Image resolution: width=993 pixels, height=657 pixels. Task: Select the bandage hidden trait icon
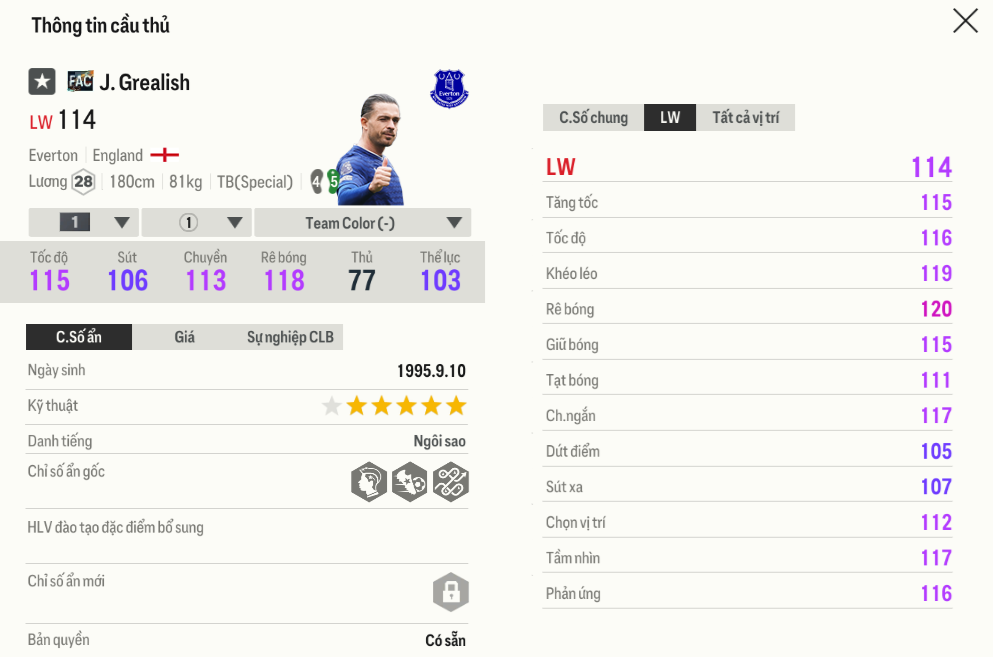(x=450, y=482)
